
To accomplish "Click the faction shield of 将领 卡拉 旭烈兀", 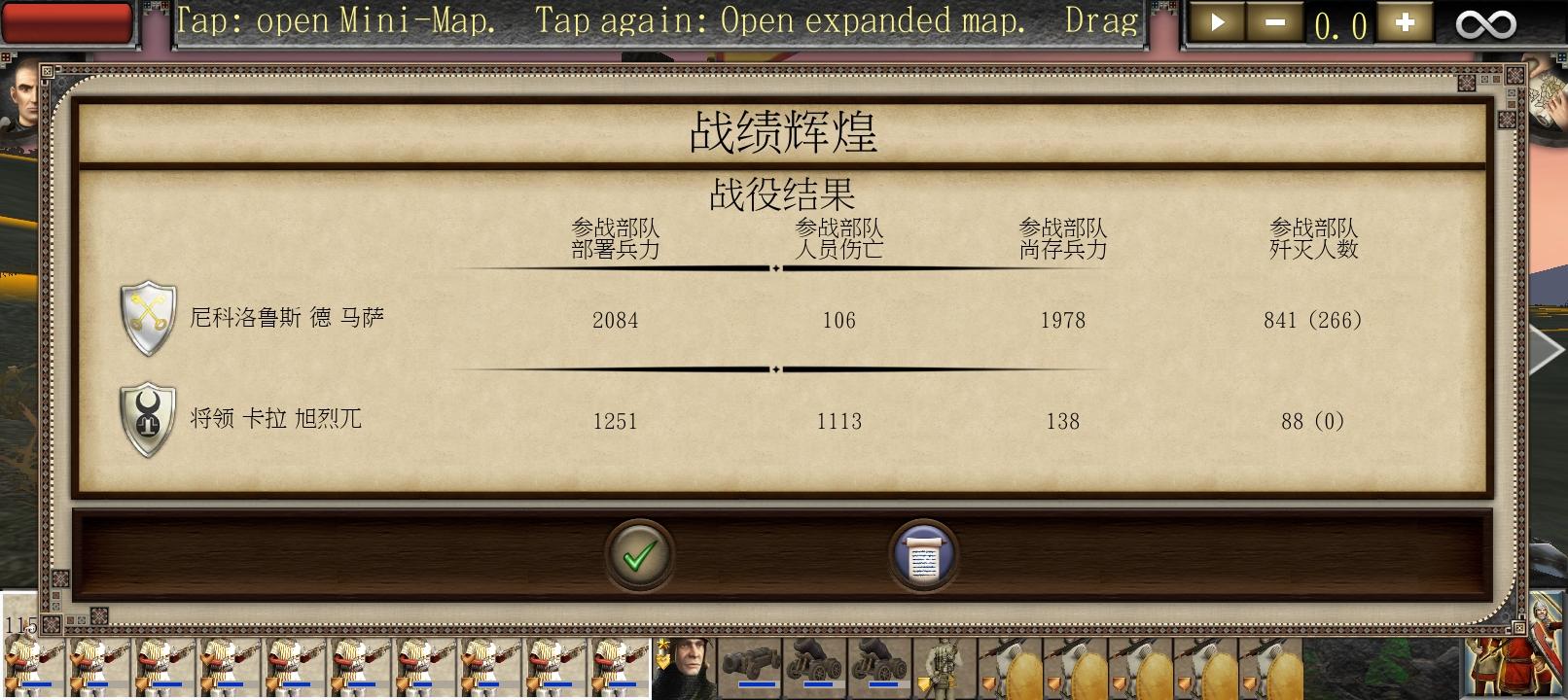I will point(146,420).
